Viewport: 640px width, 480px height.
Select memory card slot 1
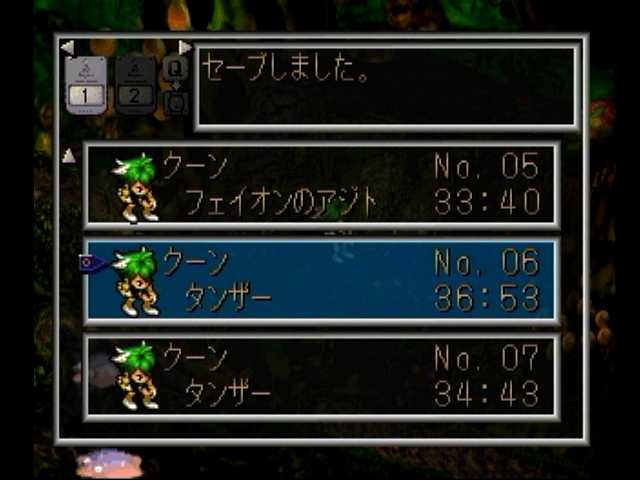pyautogui.click(x=85, y=84)
